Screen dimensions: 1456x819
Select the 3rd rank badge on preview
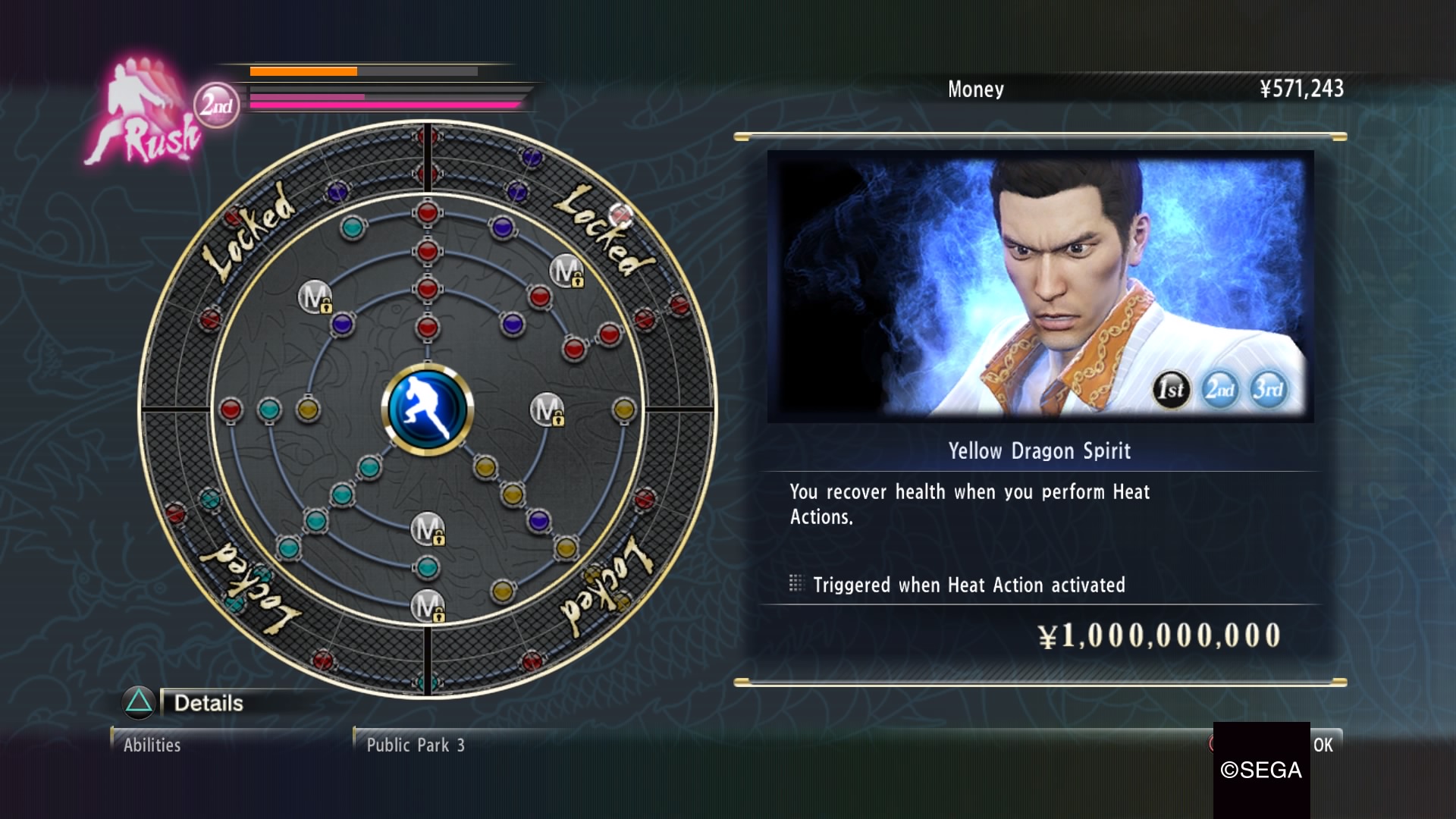coord(1268,390)
